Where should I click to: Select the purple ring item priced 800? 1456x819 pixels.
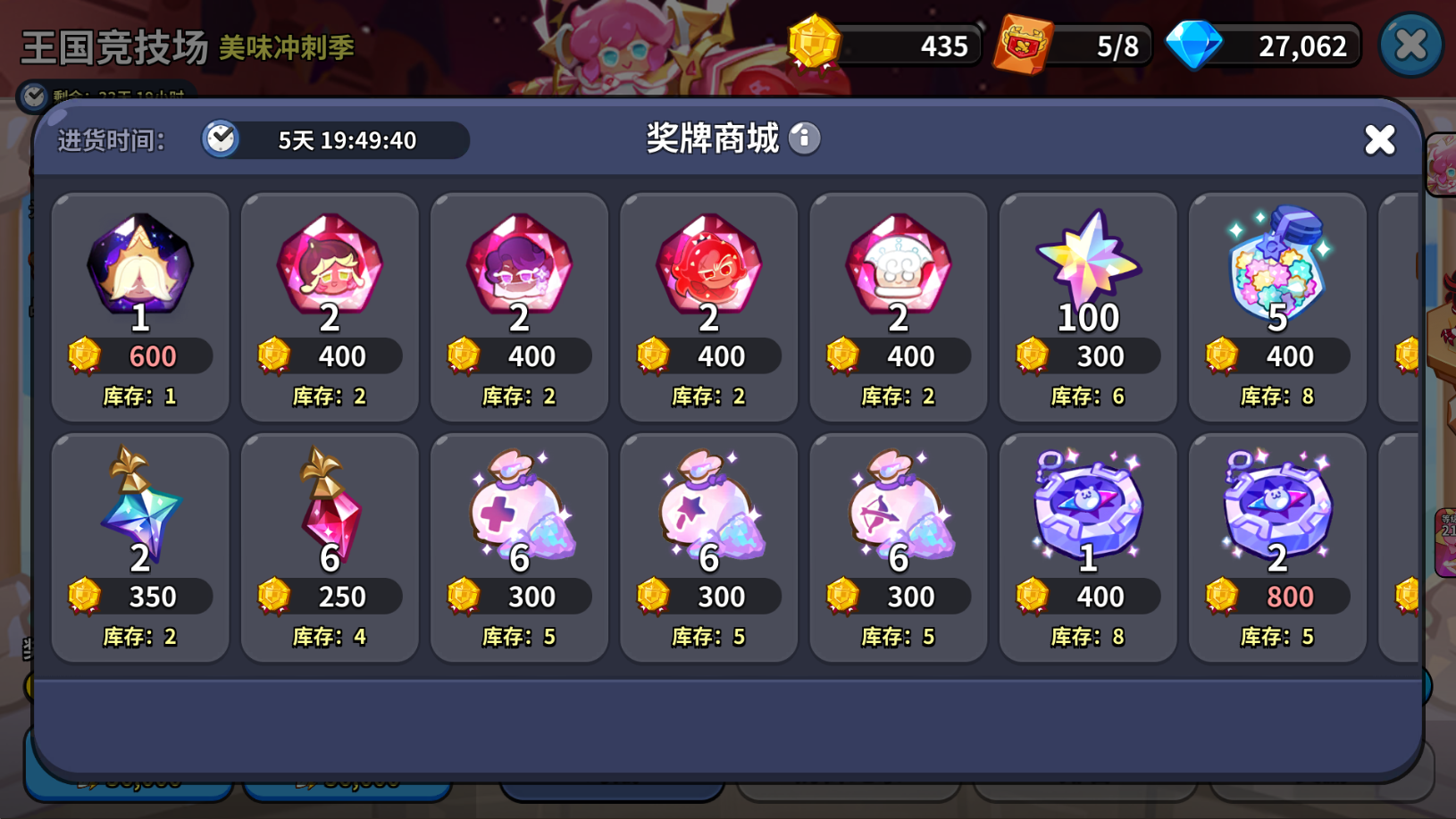[x=1276, y=547]
